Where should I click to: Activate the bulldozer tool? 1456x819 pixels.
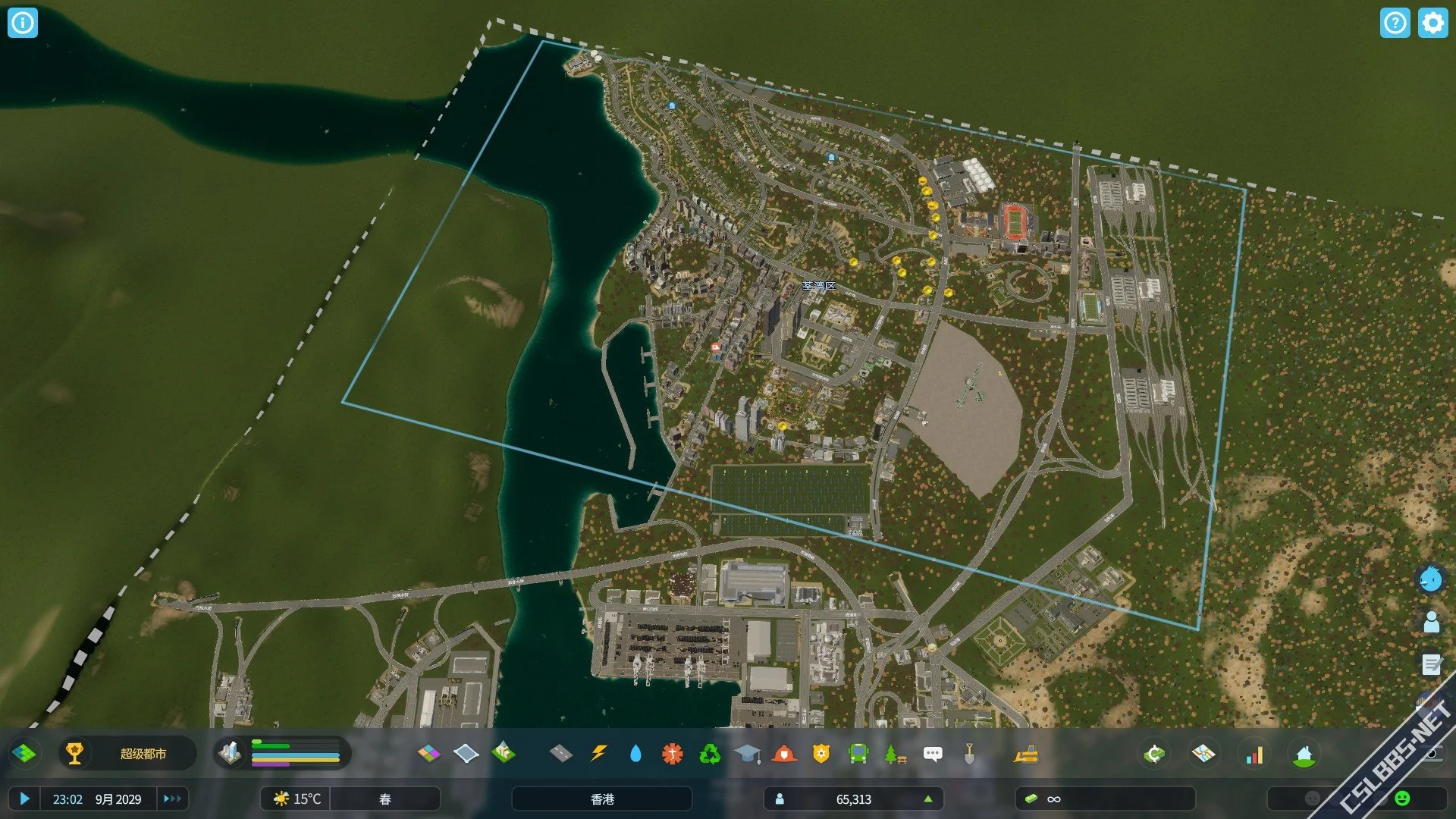tap(1025, 754)
